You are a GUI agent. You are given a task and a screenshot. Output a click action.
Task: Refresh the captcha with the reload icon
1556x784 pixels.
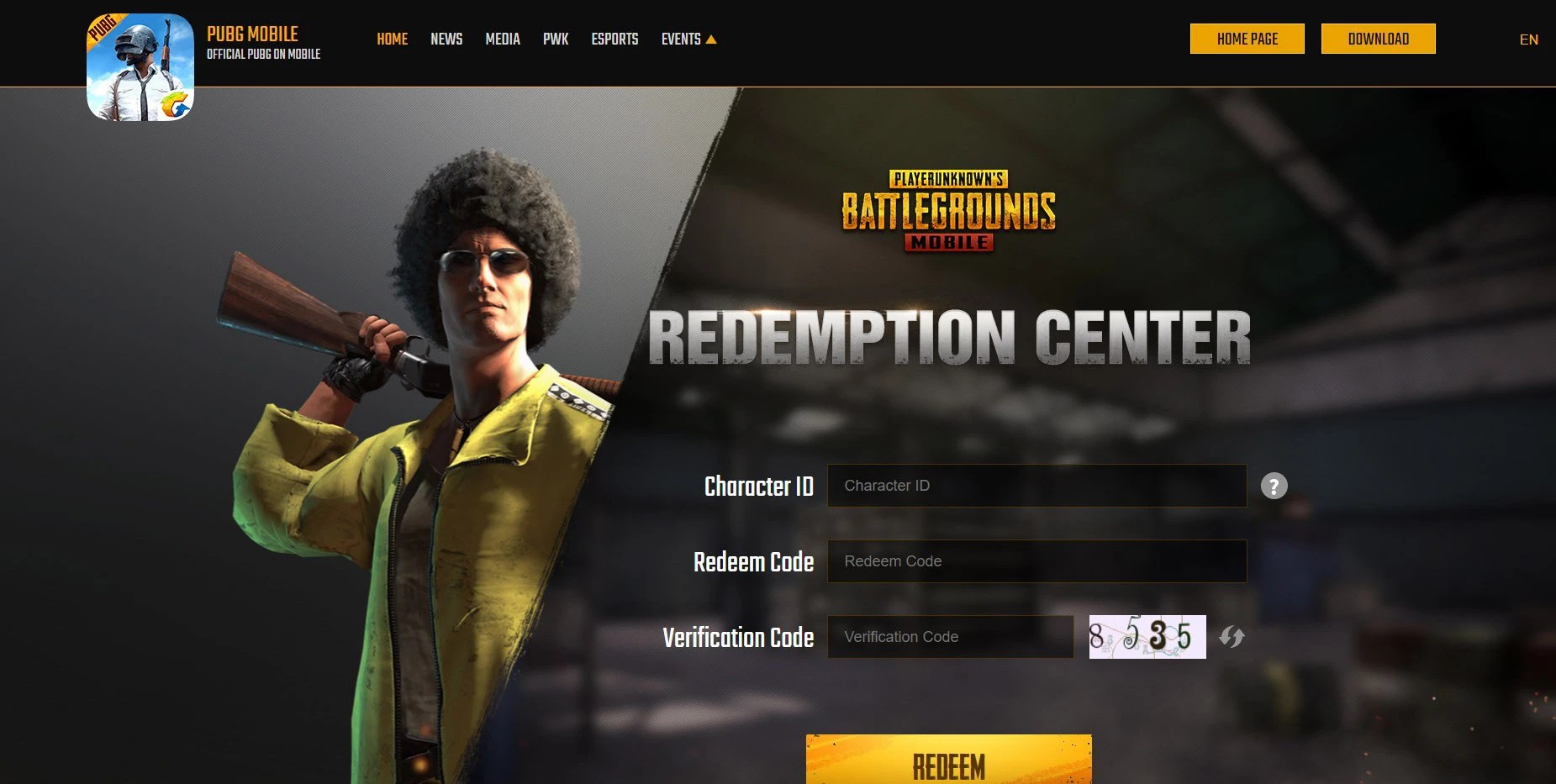tap(1231, 637)
